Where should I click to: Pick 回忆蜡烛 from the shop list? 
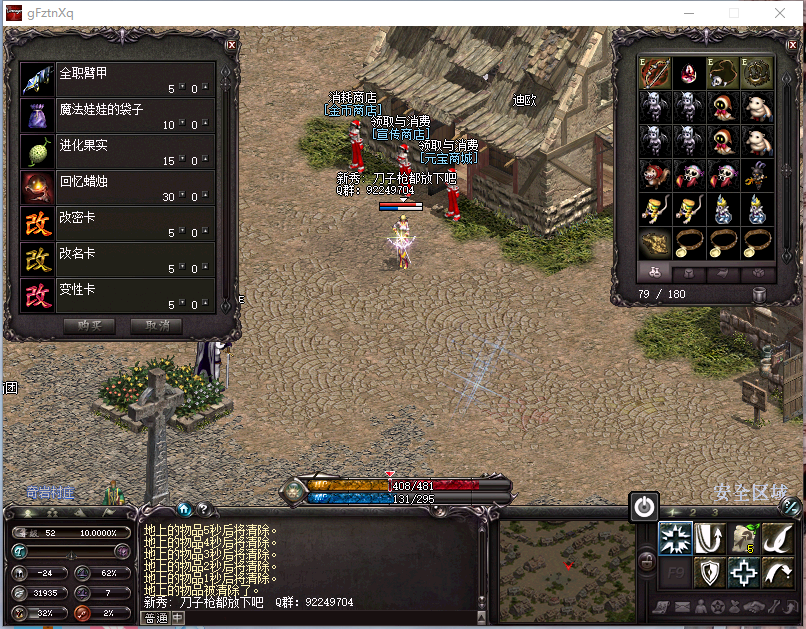[x=118, y=188]
